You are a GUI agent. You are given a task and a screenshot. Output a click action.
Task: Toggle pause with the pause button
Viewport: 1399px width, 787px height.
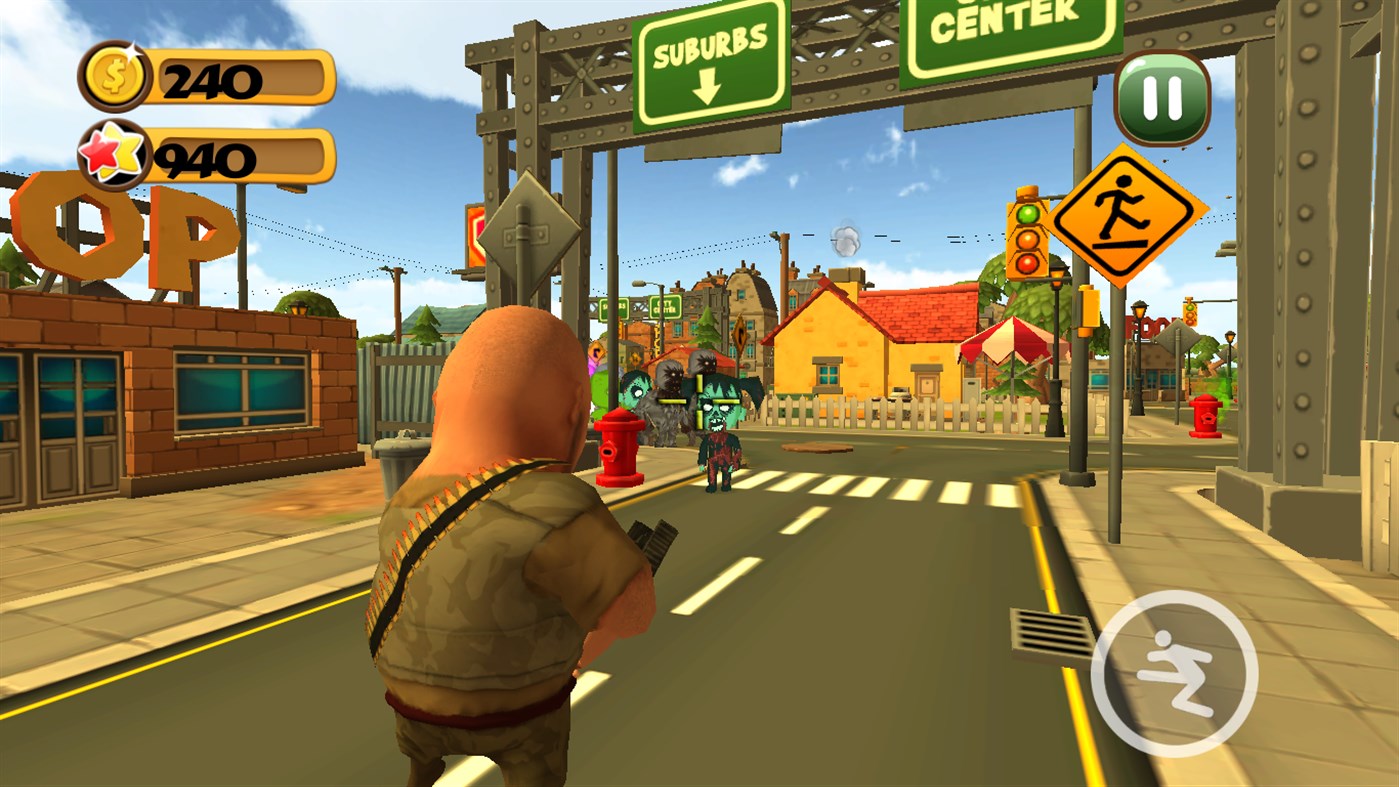(x=1162, y=97)
